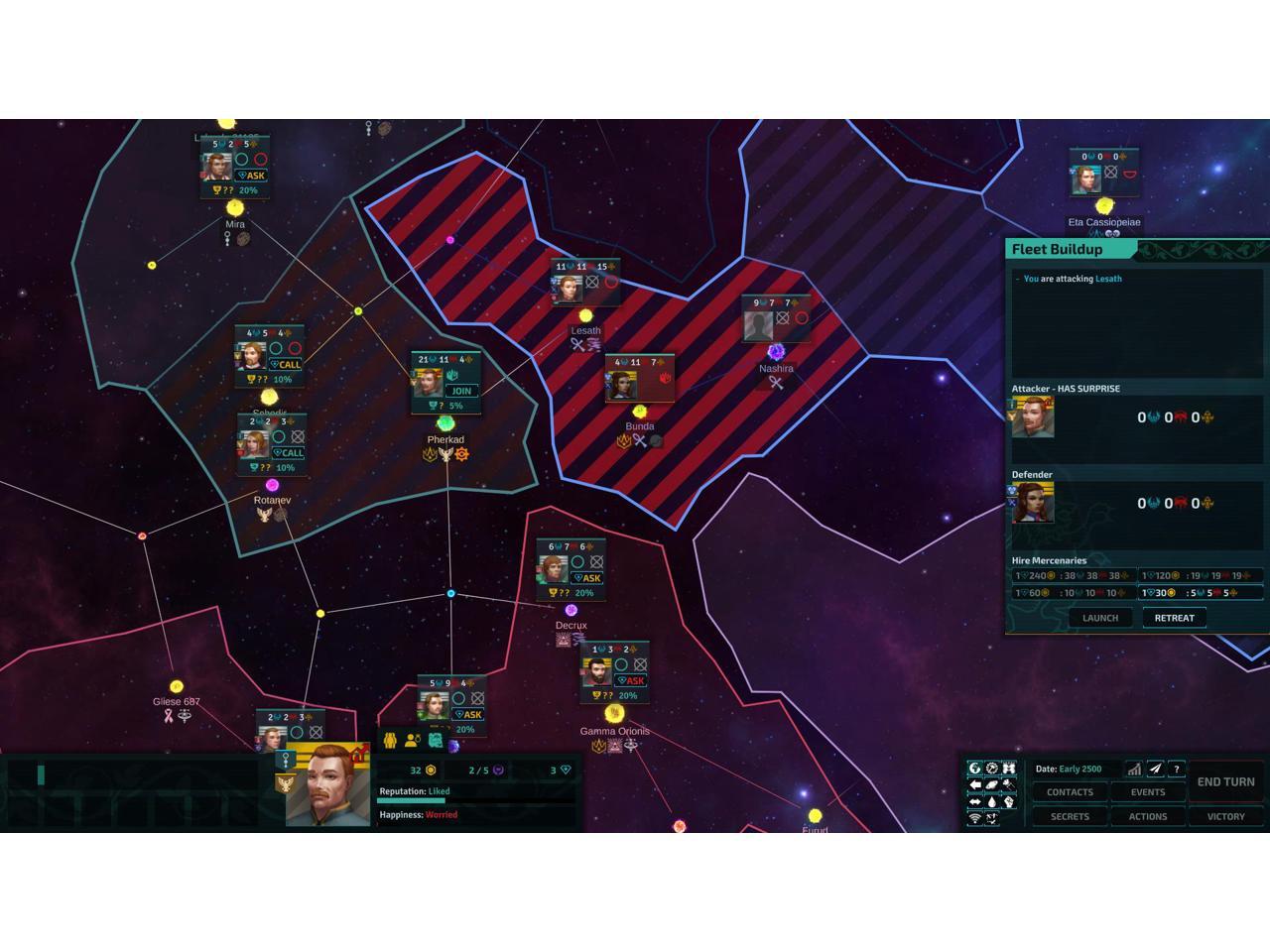Image resolution: width=1270 pixels, height=952 pixels.
Task: Open help with the question mark button
Action: click(1177, 769)
